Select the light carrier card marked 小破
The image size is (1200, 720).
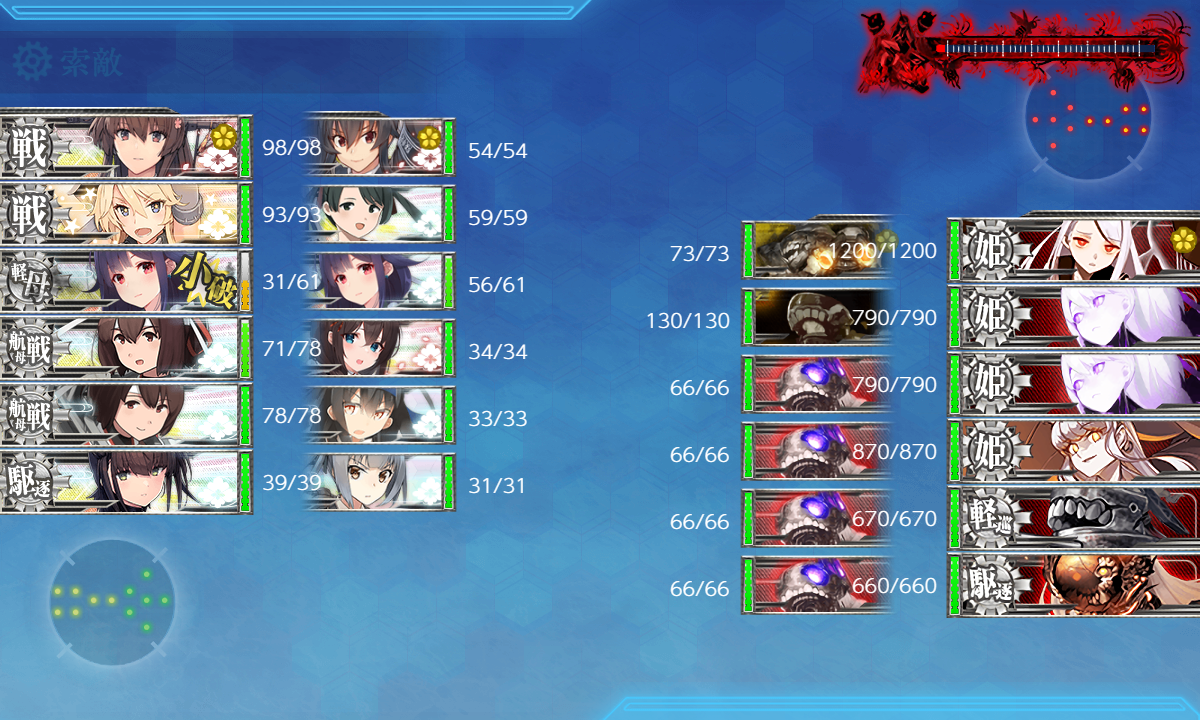(125, 281)
